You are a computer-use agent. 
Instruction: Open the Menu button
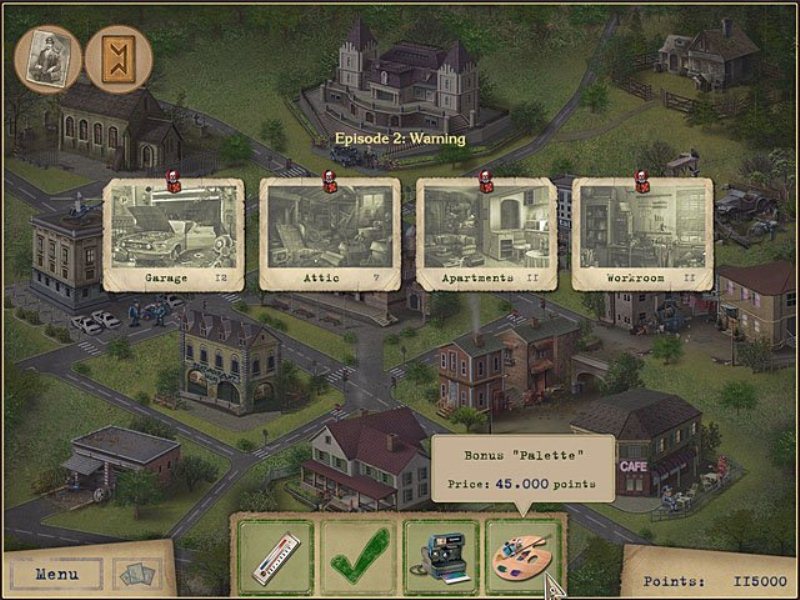coord(57,574)
